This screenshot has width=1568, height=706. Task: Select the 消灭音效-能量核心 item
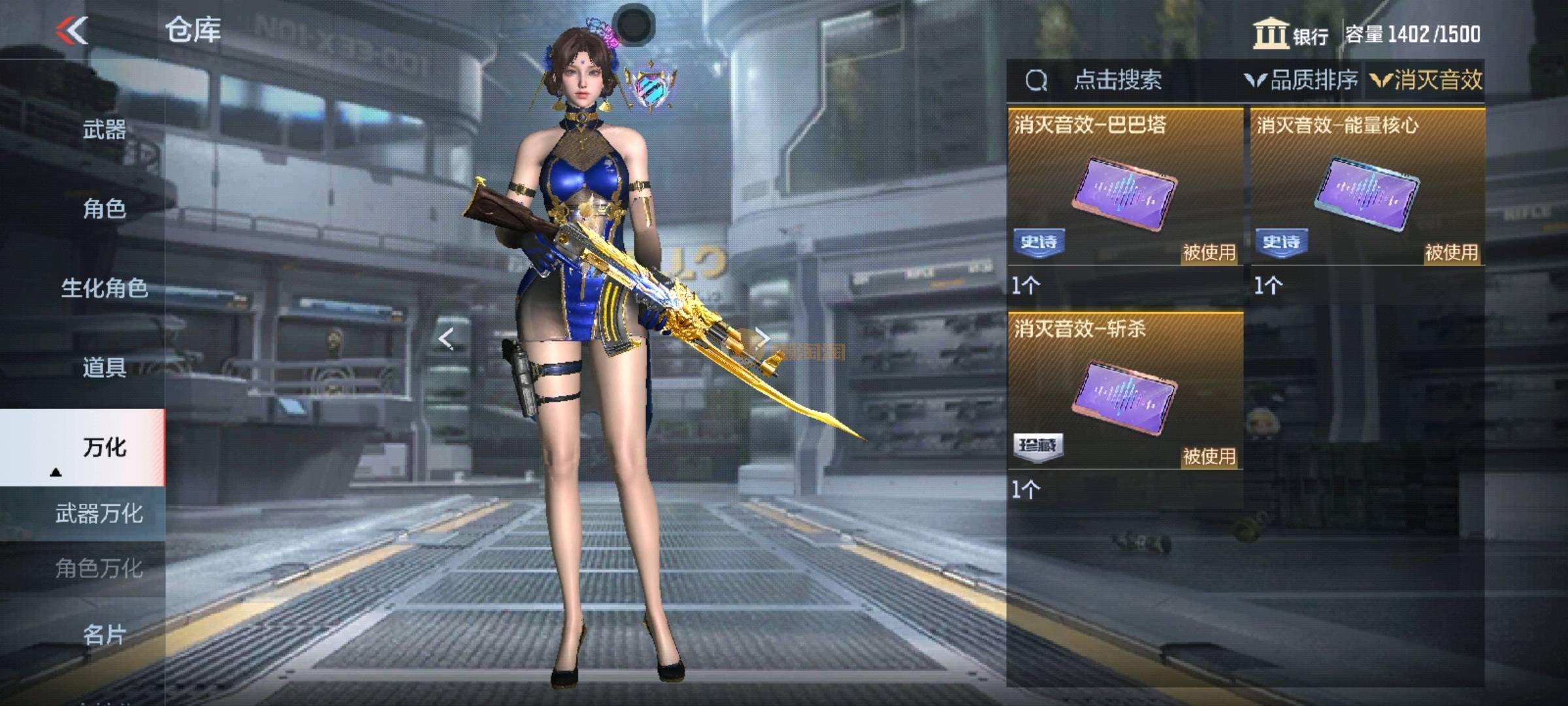(x=1367, y=190)
